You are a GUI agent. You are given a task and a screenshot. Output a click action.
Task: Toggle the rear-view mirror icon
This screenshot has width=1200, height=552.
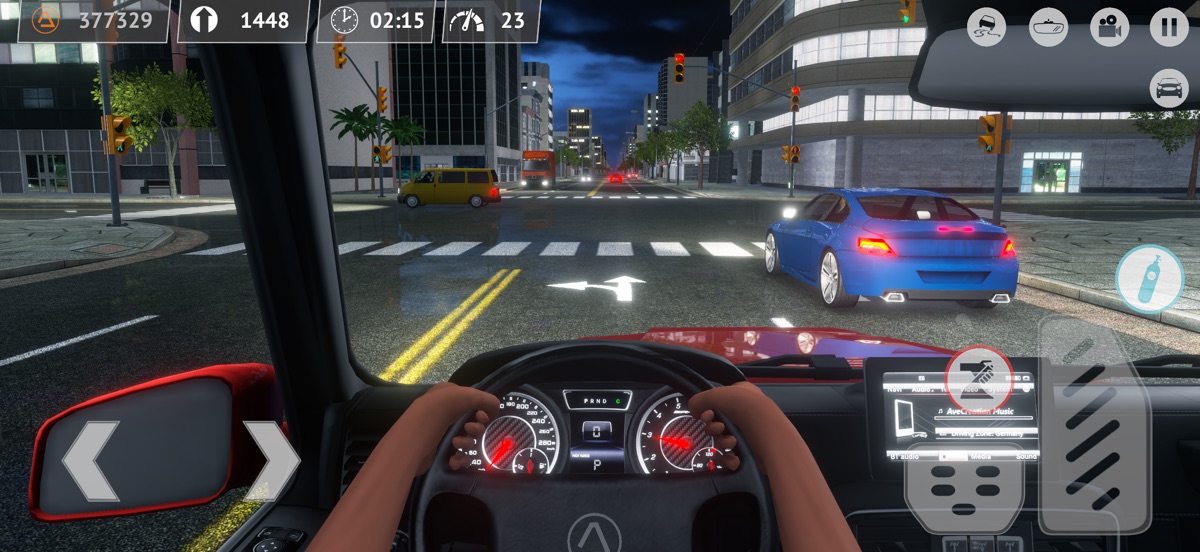click(x=1048, y=26)
